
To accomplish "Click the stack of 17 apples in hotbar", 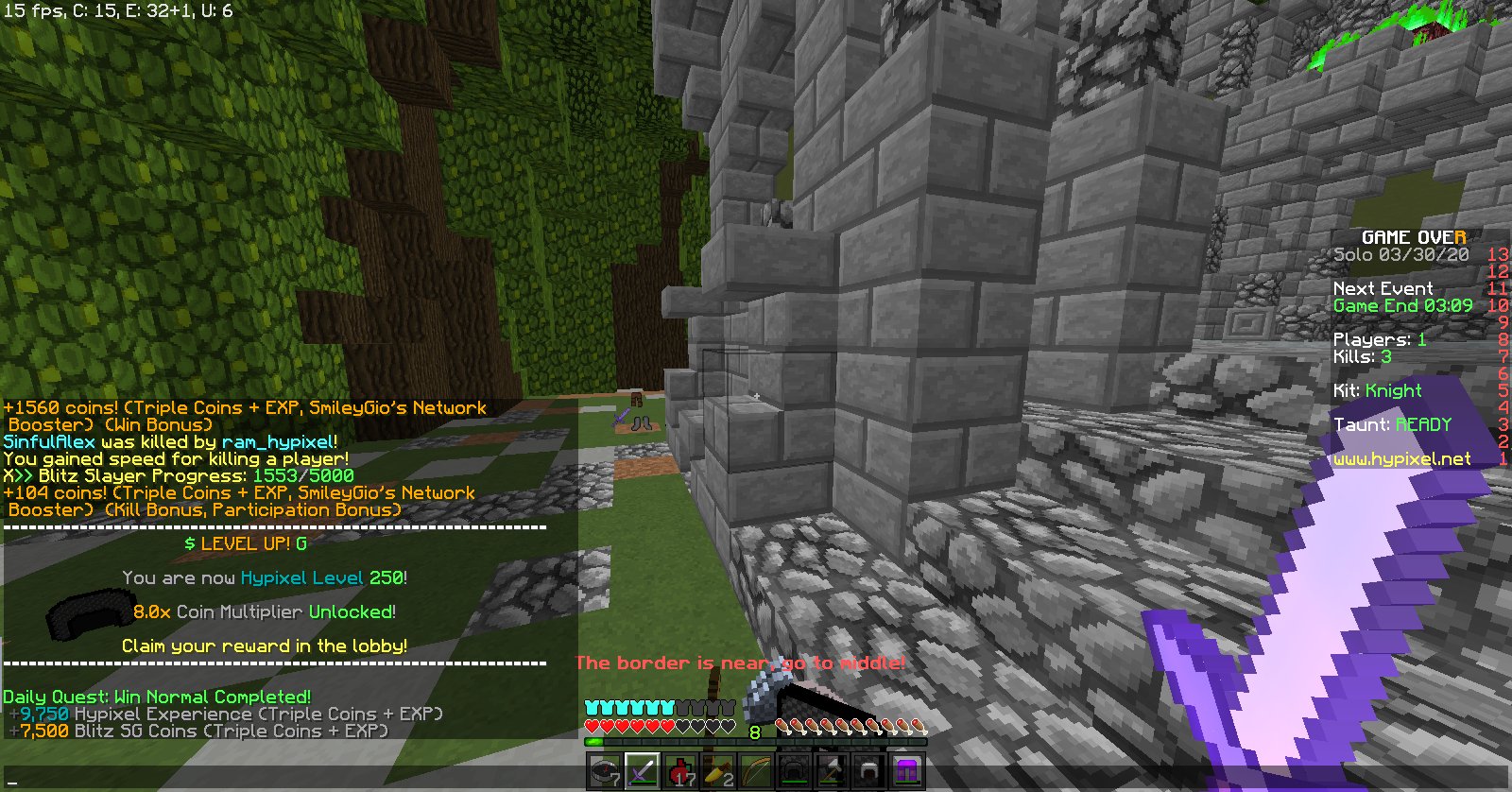I will [681, 770].
